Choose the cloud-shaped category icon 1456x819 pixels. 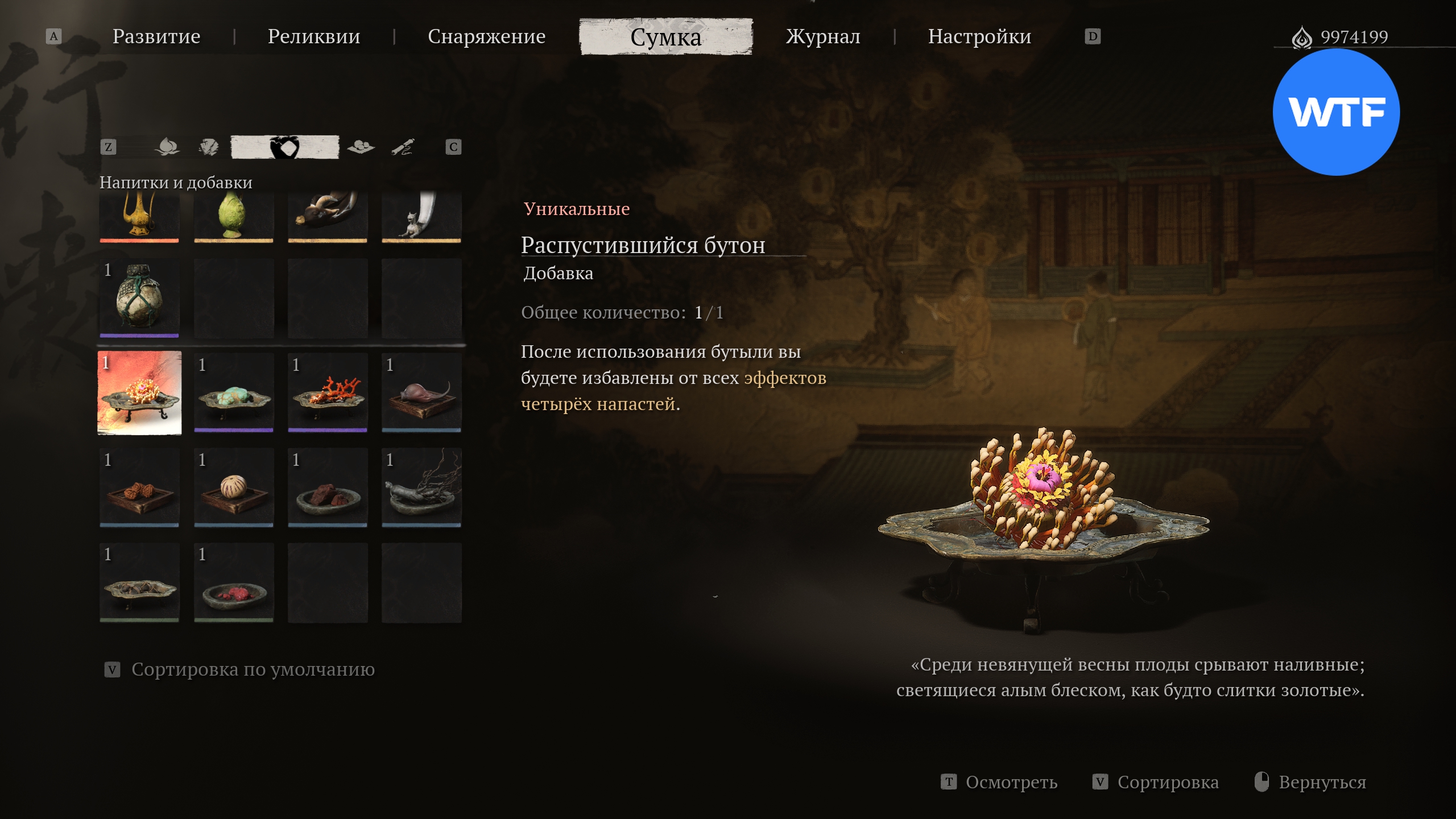361,147
